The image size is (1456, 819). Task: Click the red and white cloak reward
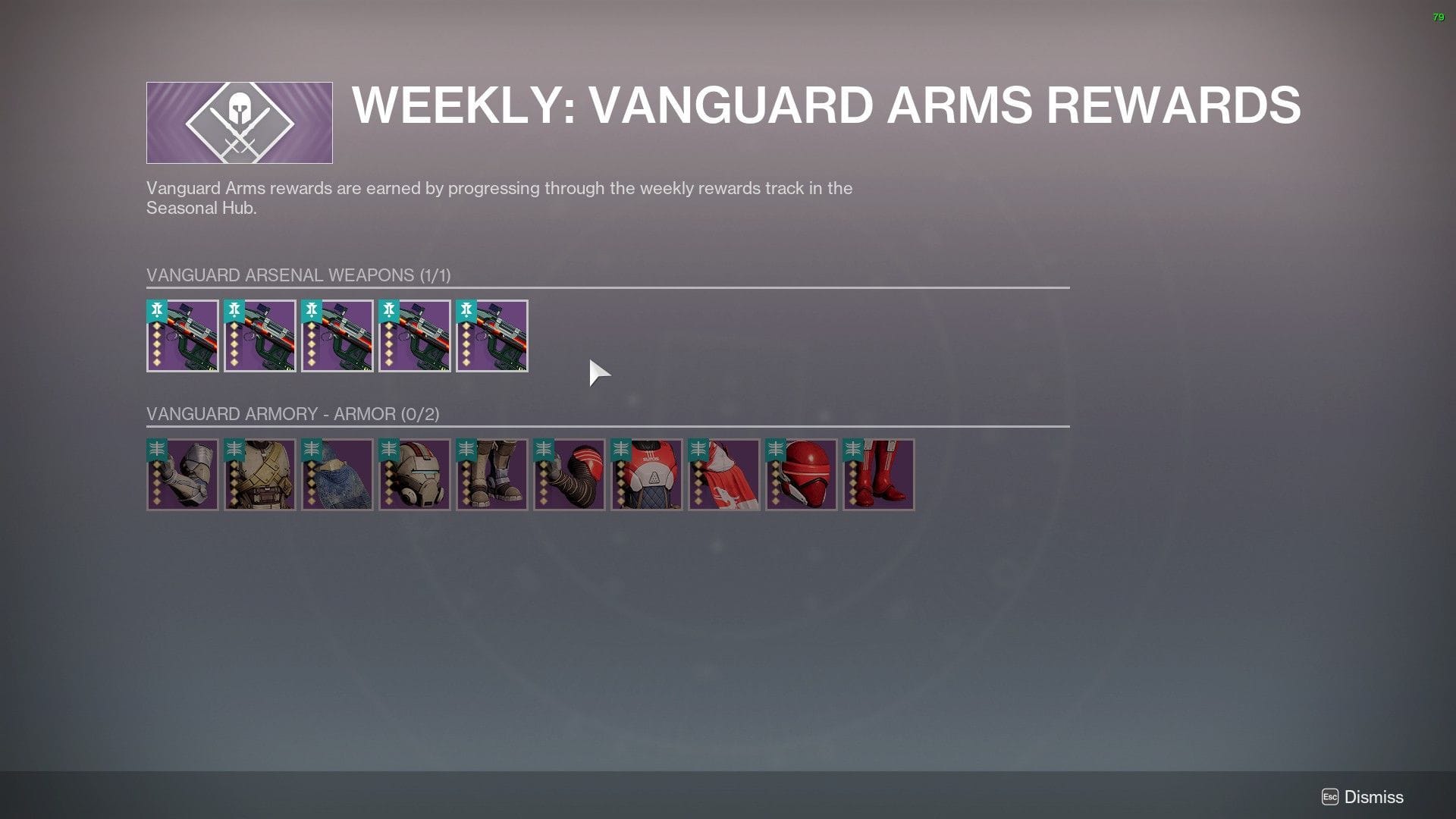(x=724, y=474)
